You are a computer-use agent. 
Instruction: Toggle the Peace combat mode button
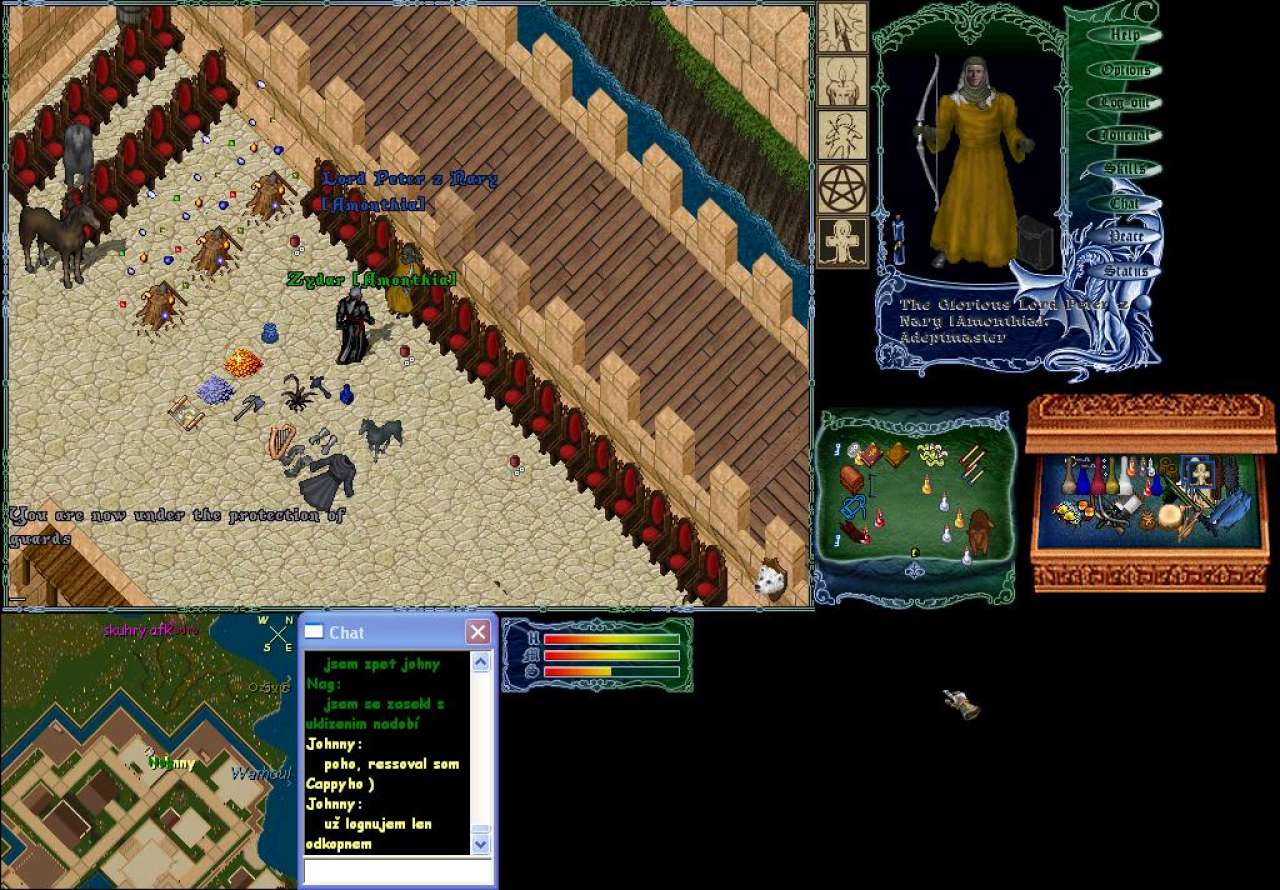pyautogui.click(x=1125, y=237)
